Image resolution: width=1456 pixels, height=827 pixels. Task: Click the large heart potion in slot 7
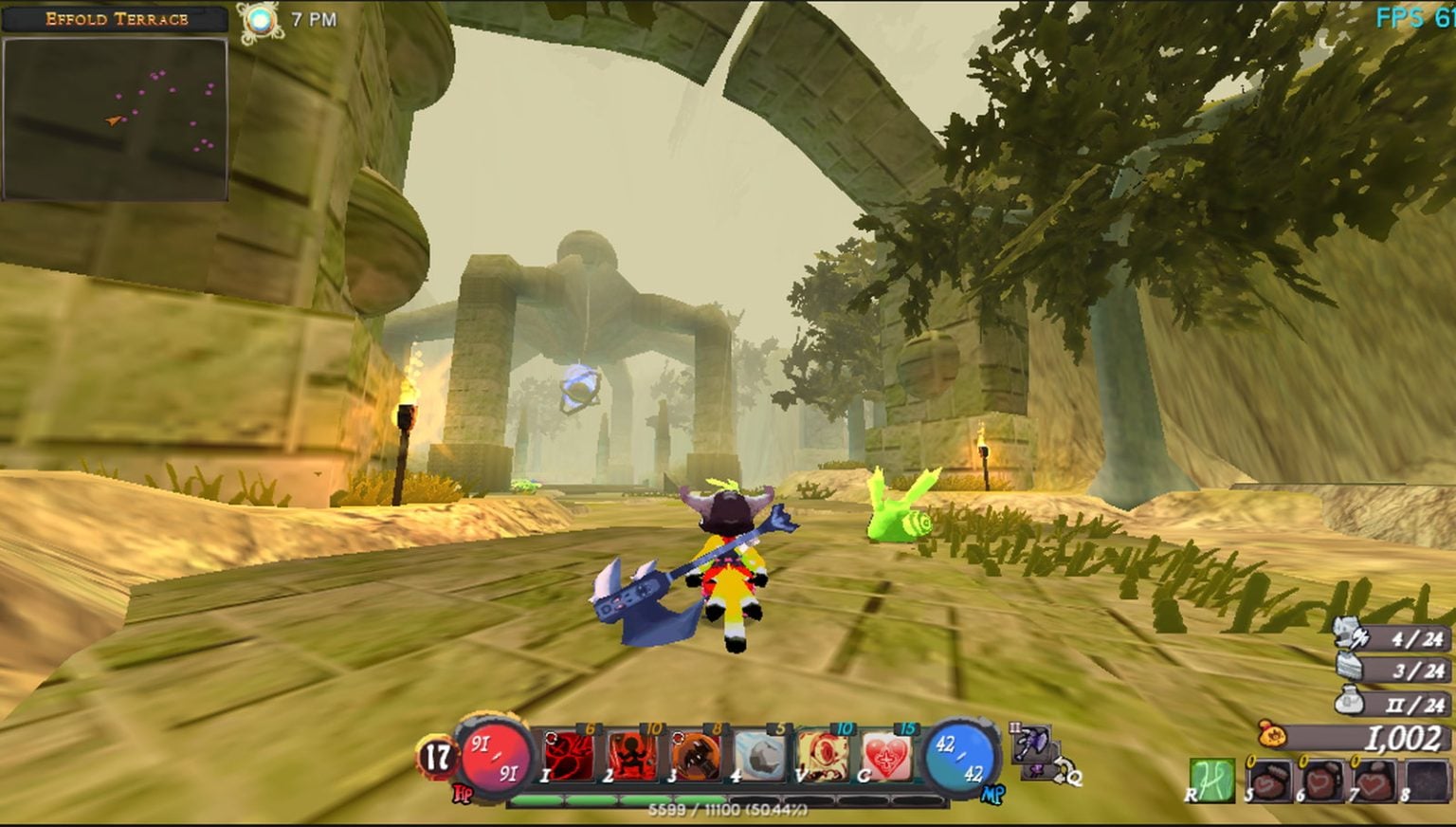tap(1376, 781)
